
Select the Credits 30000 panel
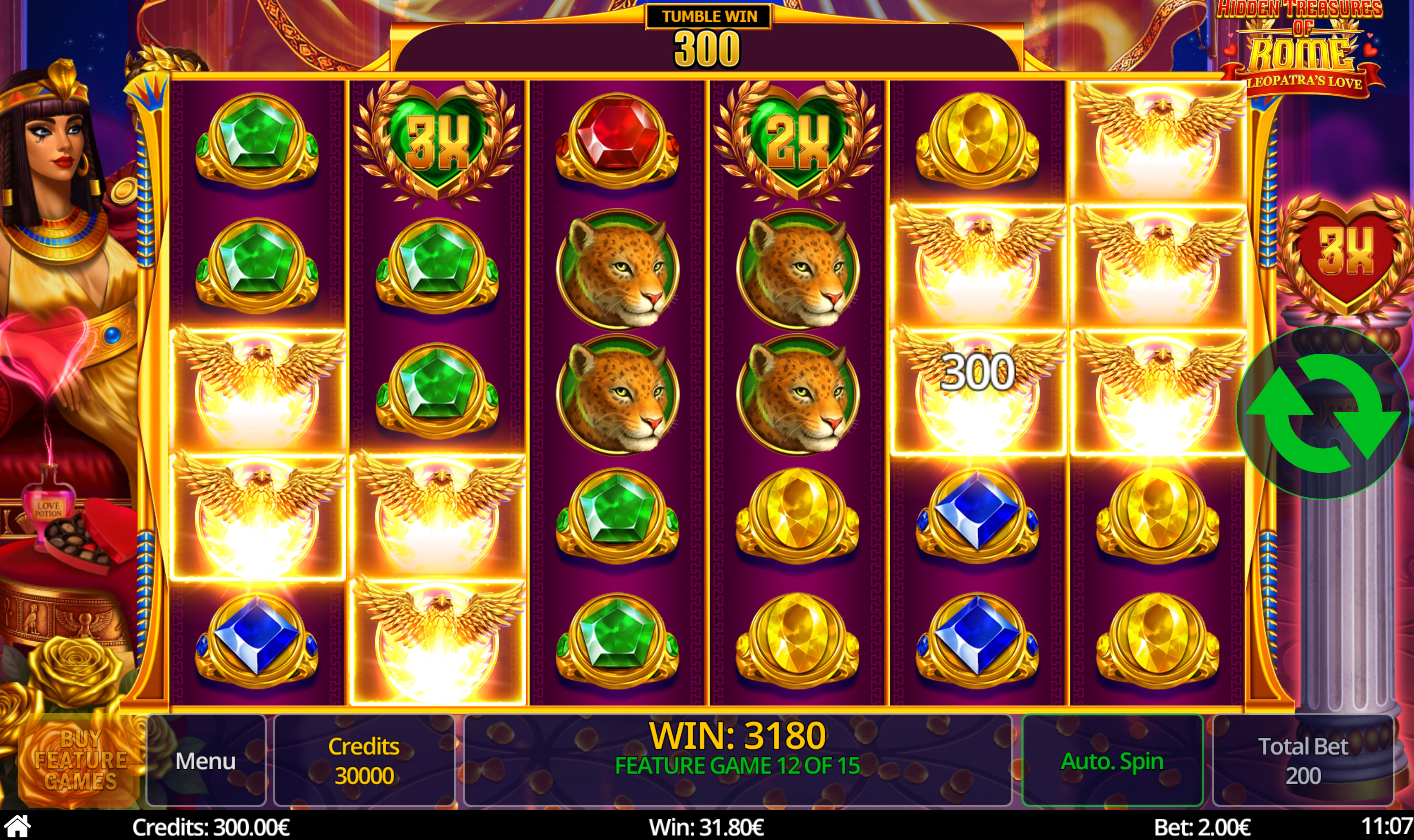click(x=364, y=760)
